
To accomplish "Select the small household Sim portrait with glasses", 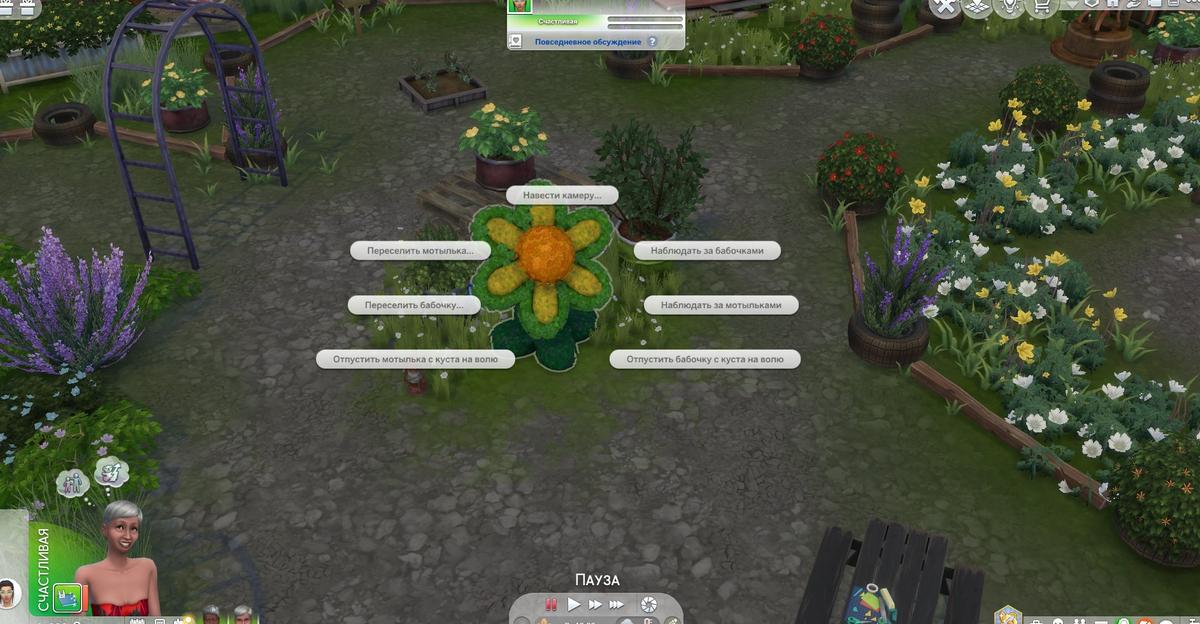I will point(10,592).
